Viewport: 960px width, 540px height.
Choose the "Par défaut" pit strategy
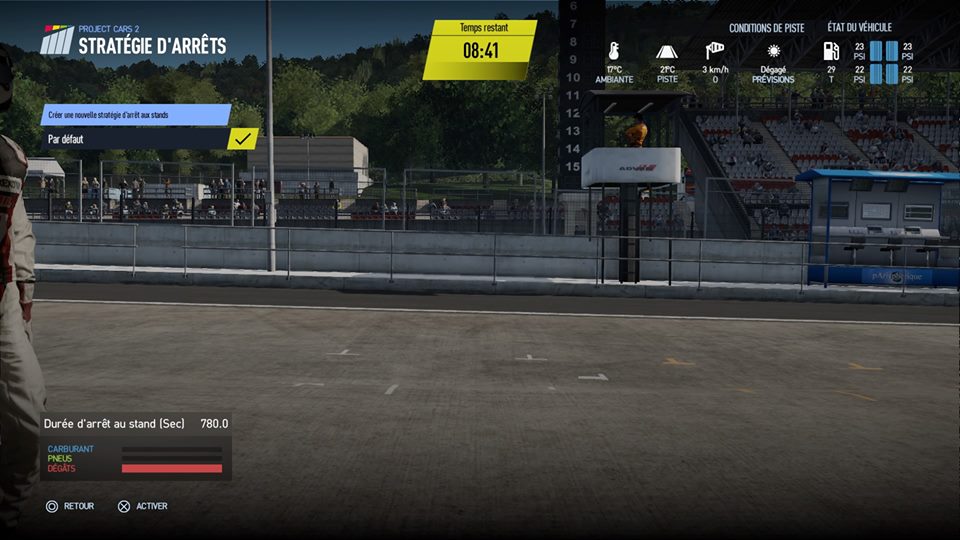[136, 139]
